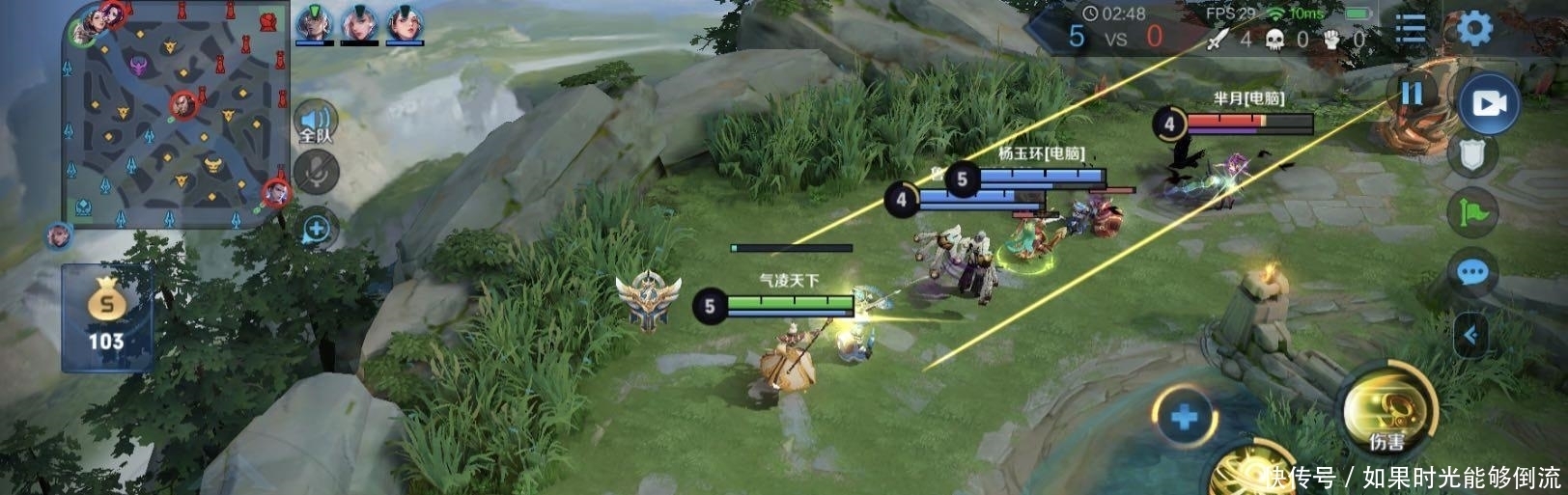
Task: Activate the 伤害 skill button
Action: pyautogui.click(x=1387, y=412)
